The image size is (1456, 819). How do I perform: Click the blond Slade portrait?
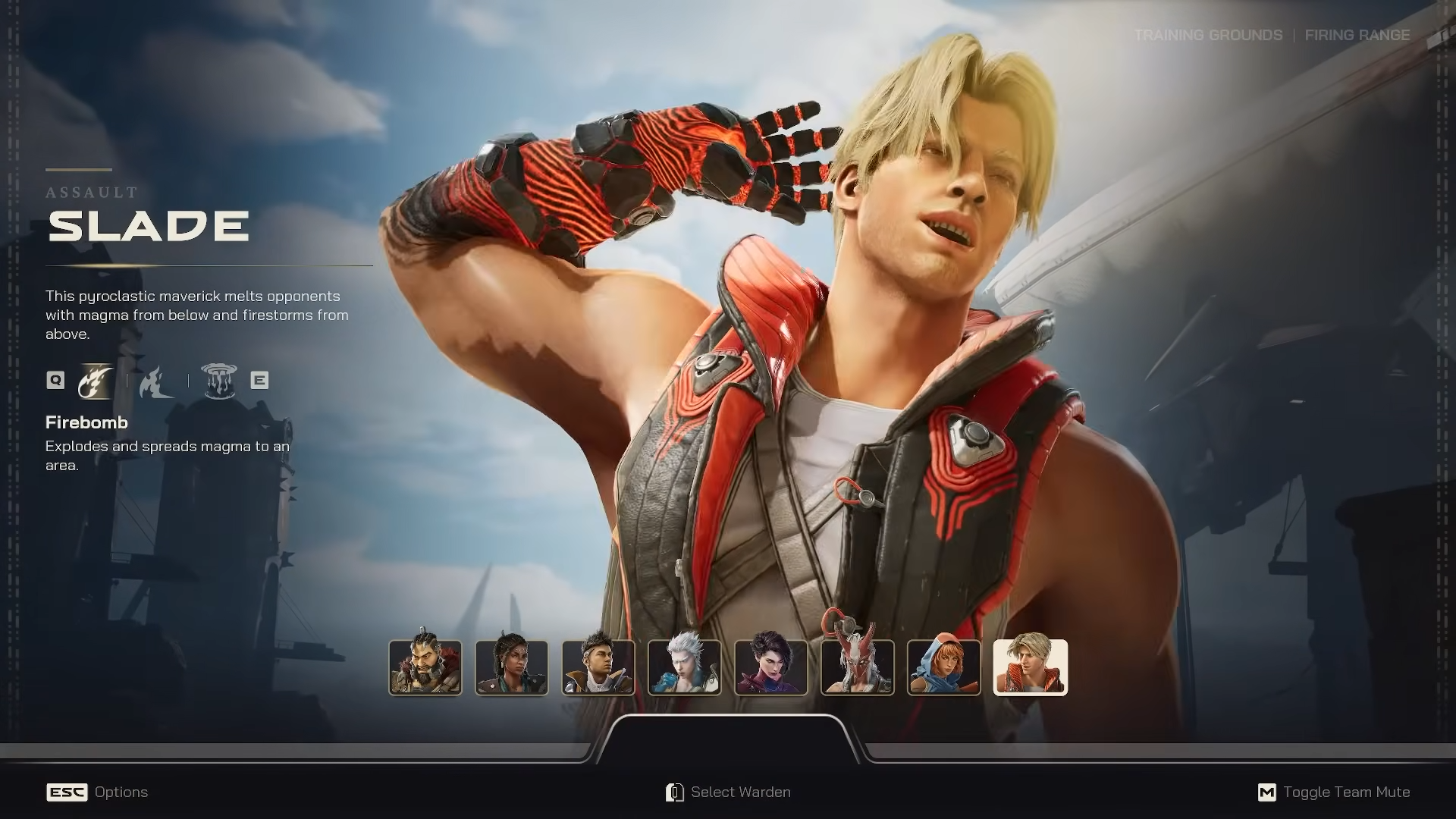[1030, 667]
